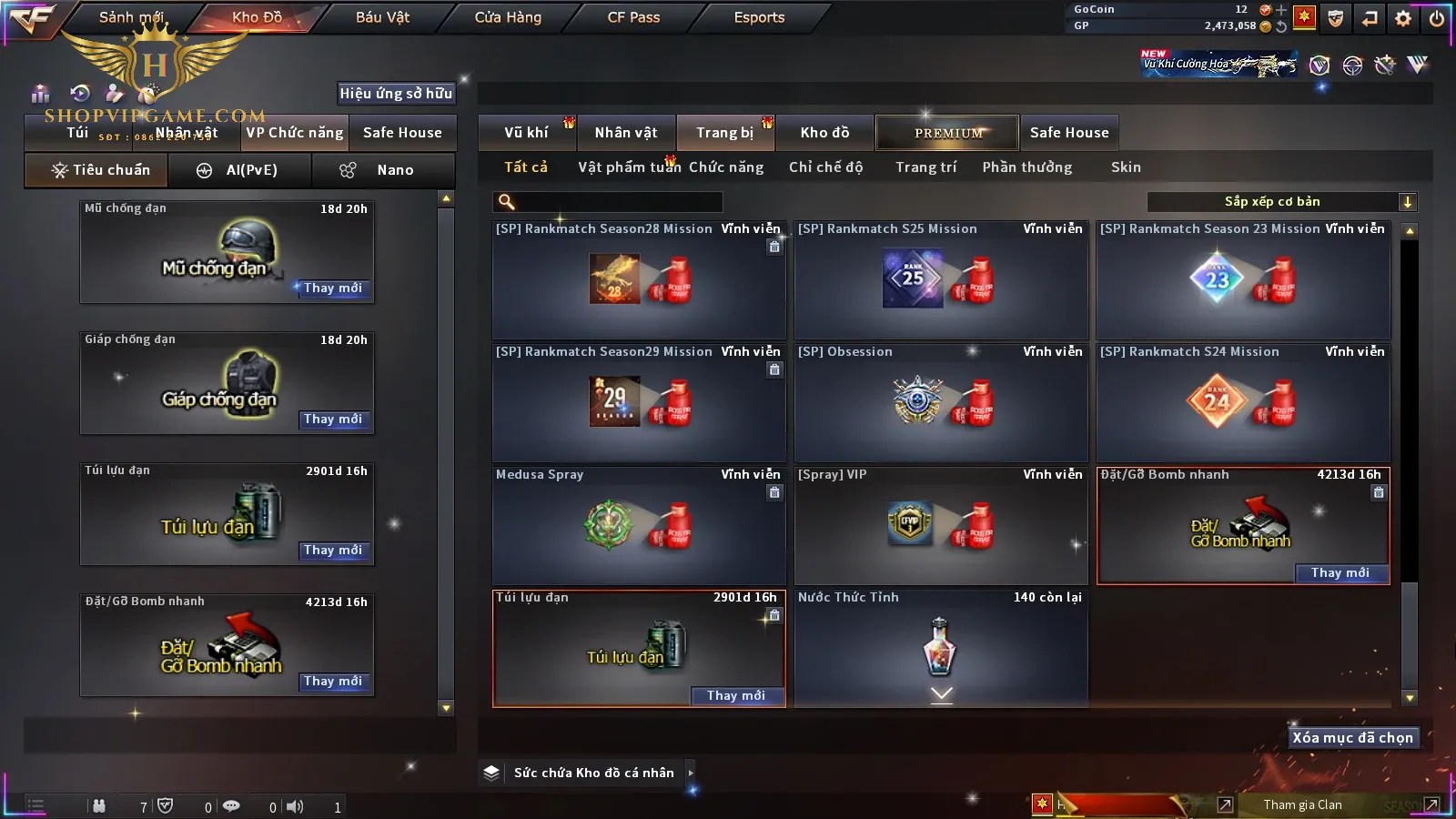Open the Hiệu ứng sở hữu panel
Viewport: 1456px width, 819px height.
[396, 93]
